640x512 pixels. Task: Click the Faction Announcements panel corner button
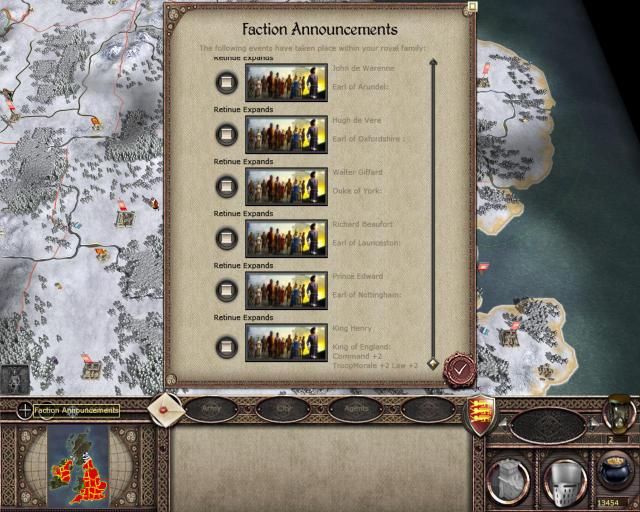point(473,6)
